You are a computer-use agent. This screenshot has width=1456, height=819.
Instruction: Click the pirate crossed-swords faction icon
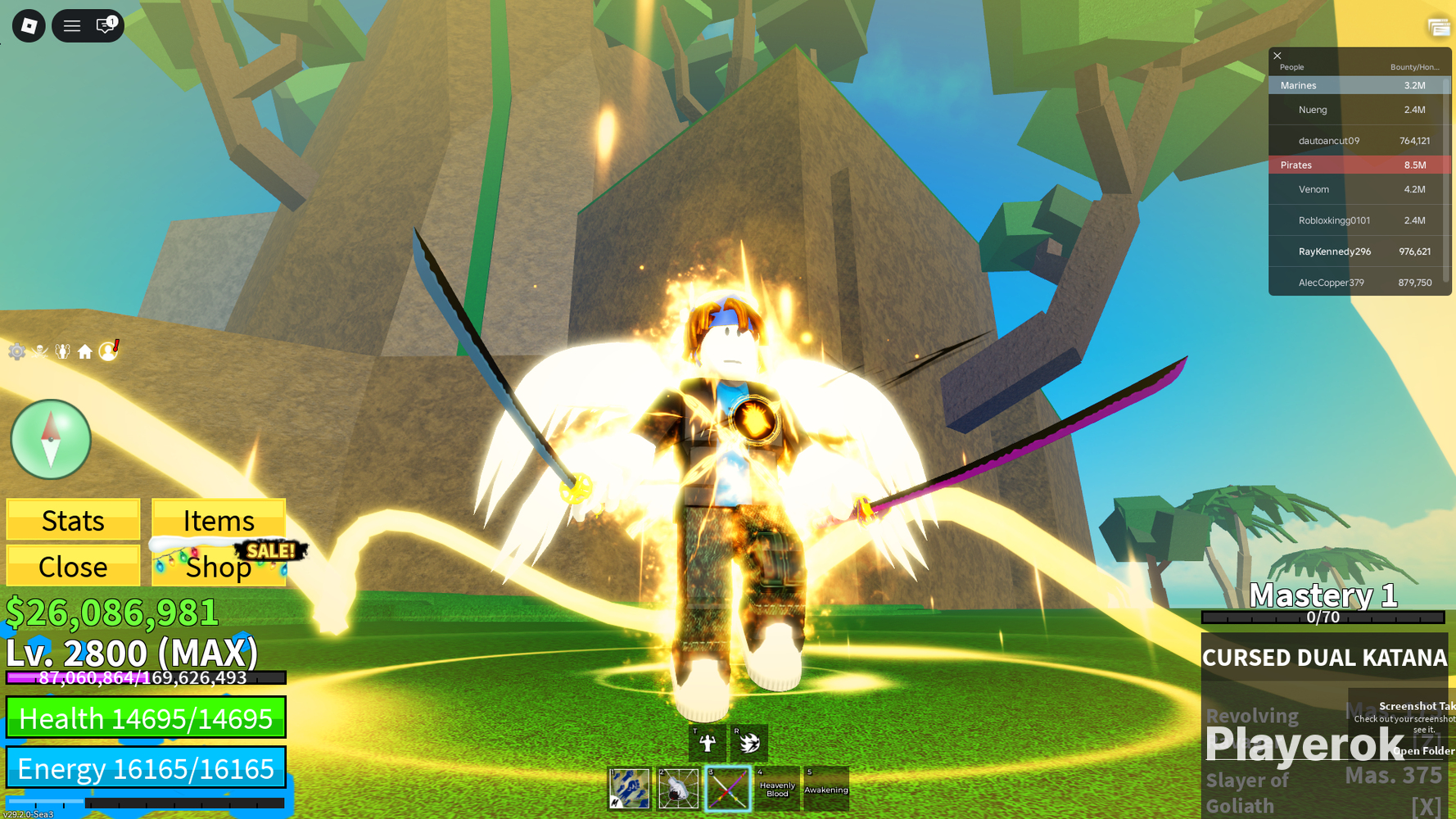click(x=39, y=351)
